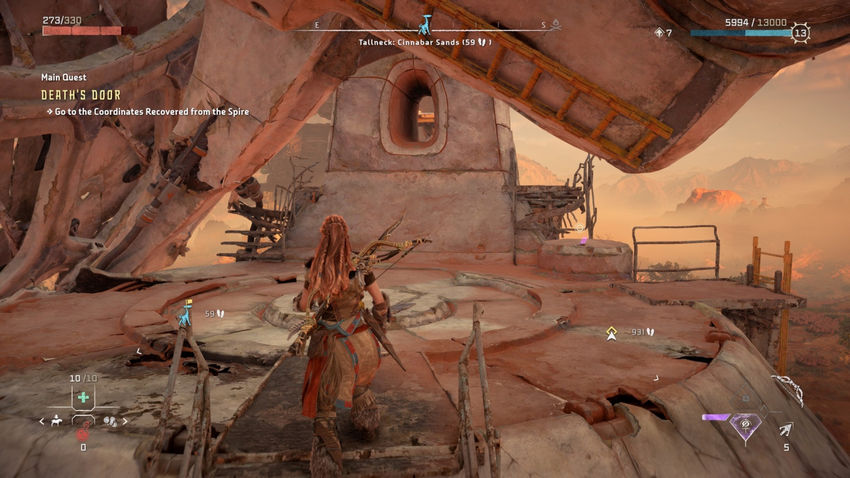Choose the rocks item in the quick menu
The image size is (850, 478).
coord(111,421)
